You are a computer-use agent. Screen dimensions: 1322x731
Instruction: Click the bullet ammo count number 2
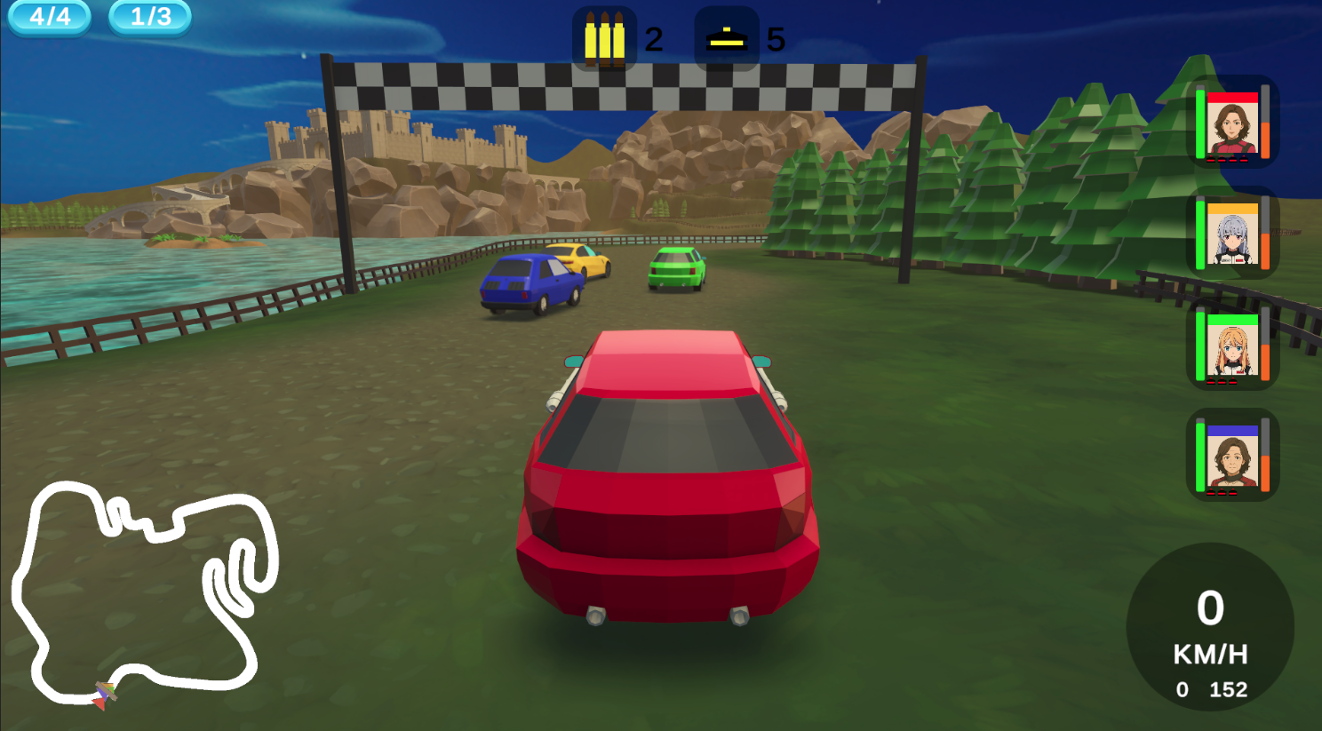point(655,38)
